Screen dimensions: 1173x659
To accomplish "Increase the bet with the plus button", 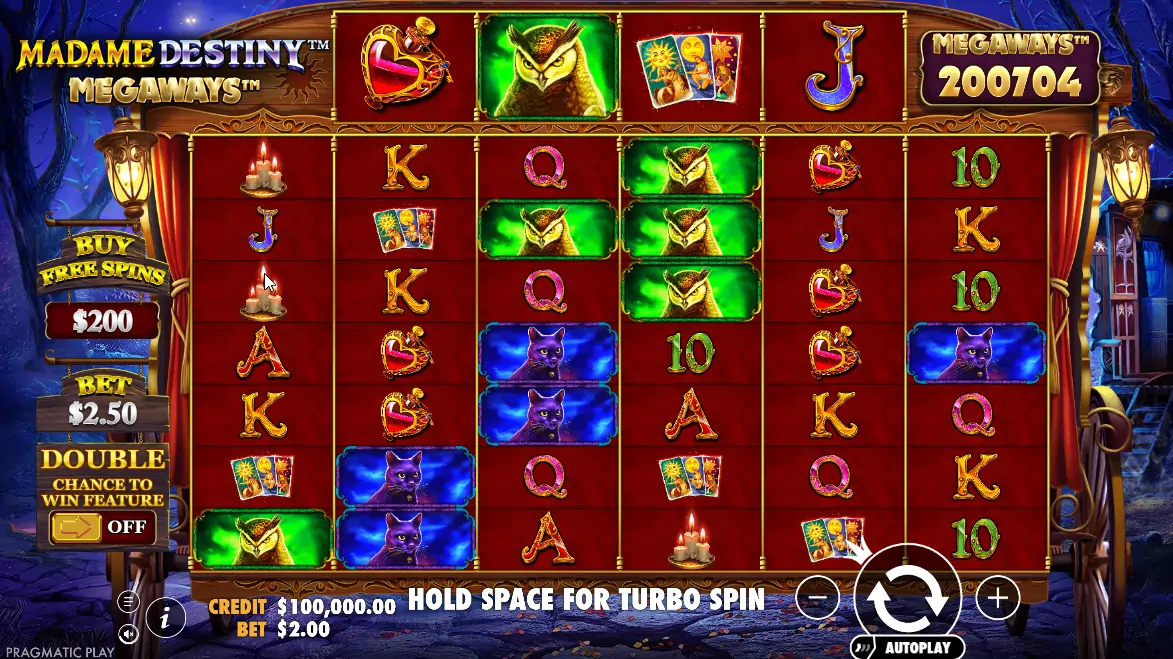I will pos(997,598).
